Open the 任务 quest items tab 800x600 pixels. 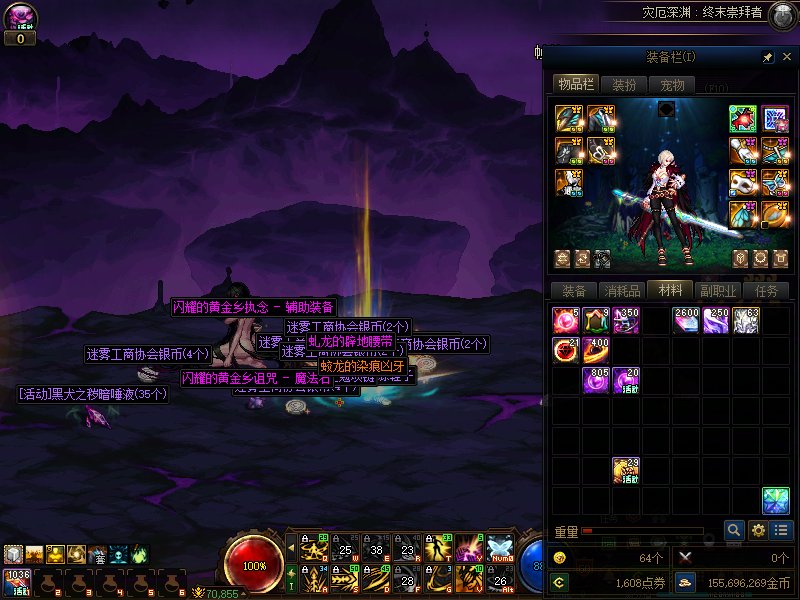(767, 291)
